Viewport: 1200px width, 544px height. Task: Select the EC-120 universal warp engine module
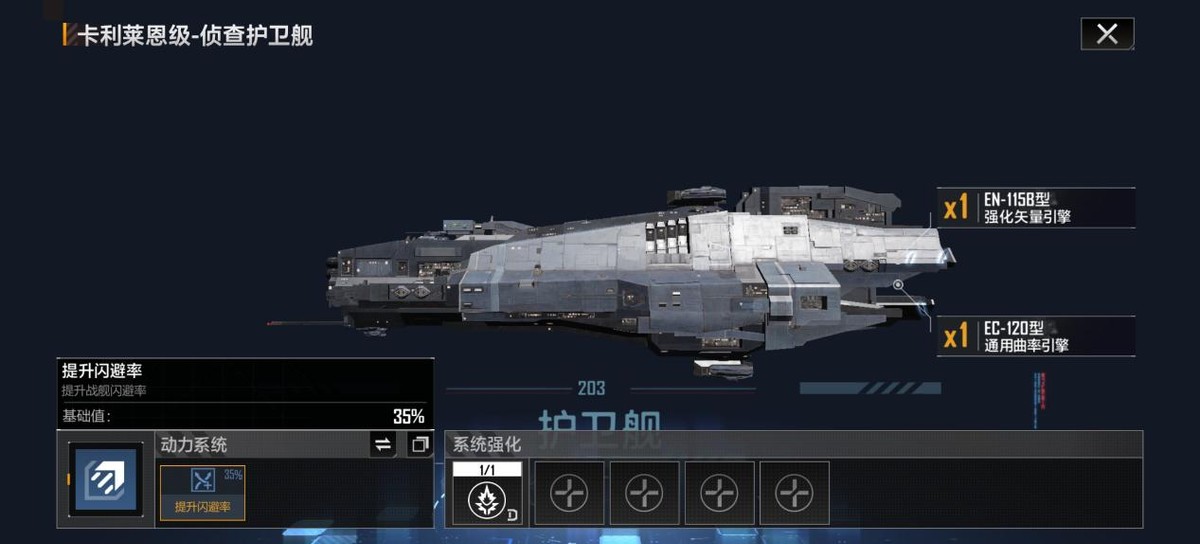(1037, 336)
